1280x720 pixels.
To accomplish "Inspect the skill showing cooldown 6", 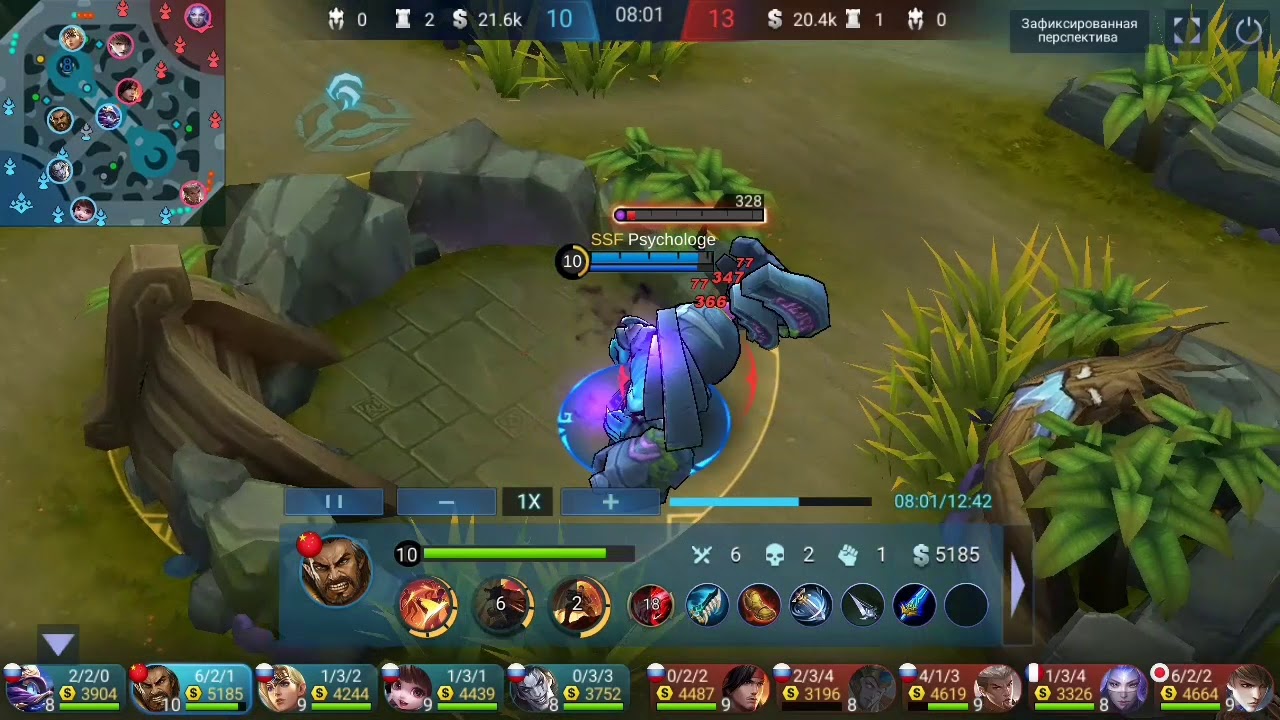I will [x=501, y=605].
